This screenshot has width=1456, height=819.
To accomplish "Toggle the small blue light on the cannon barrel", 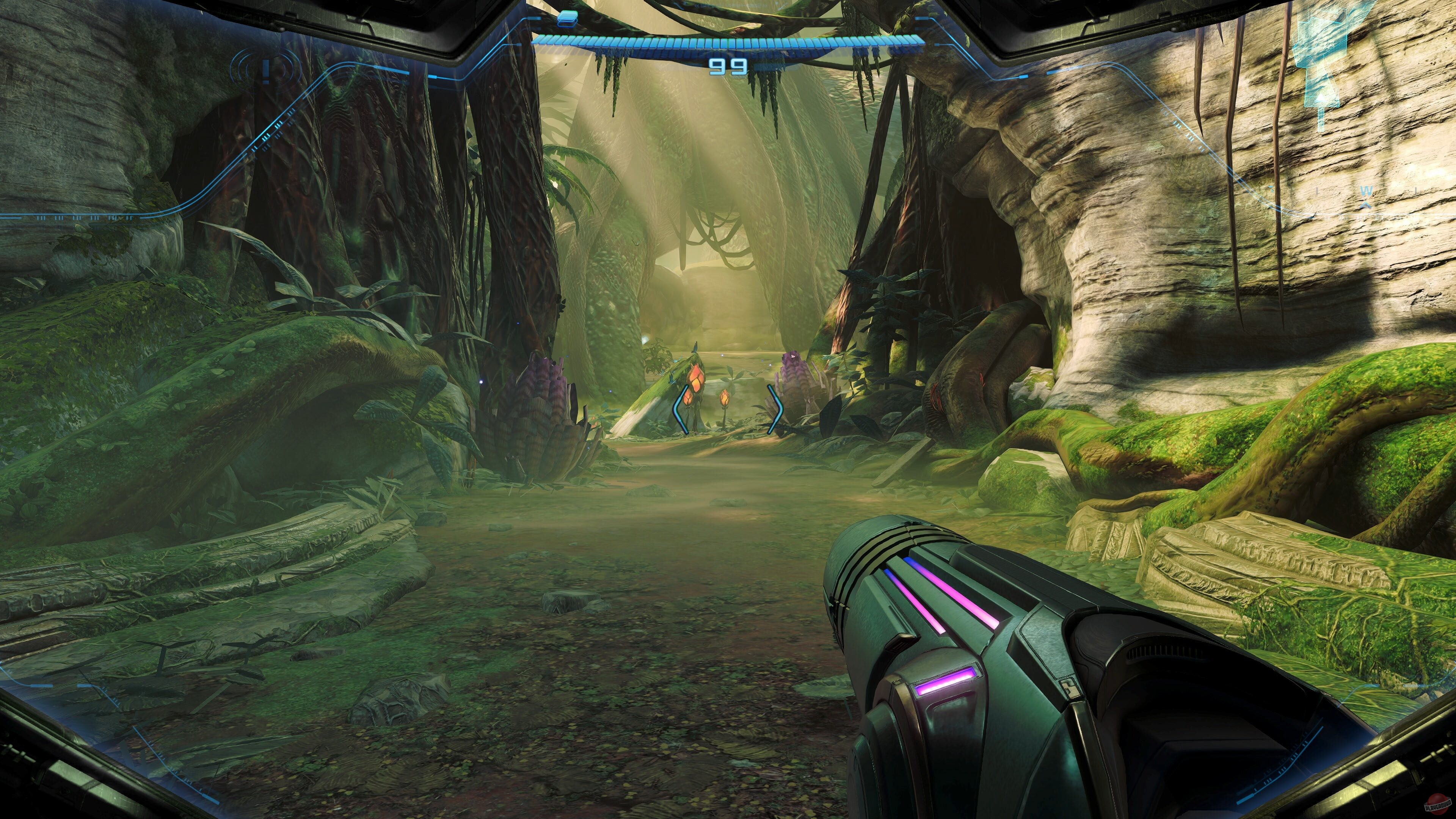I will pyautogui.click(x=909, y=563).
